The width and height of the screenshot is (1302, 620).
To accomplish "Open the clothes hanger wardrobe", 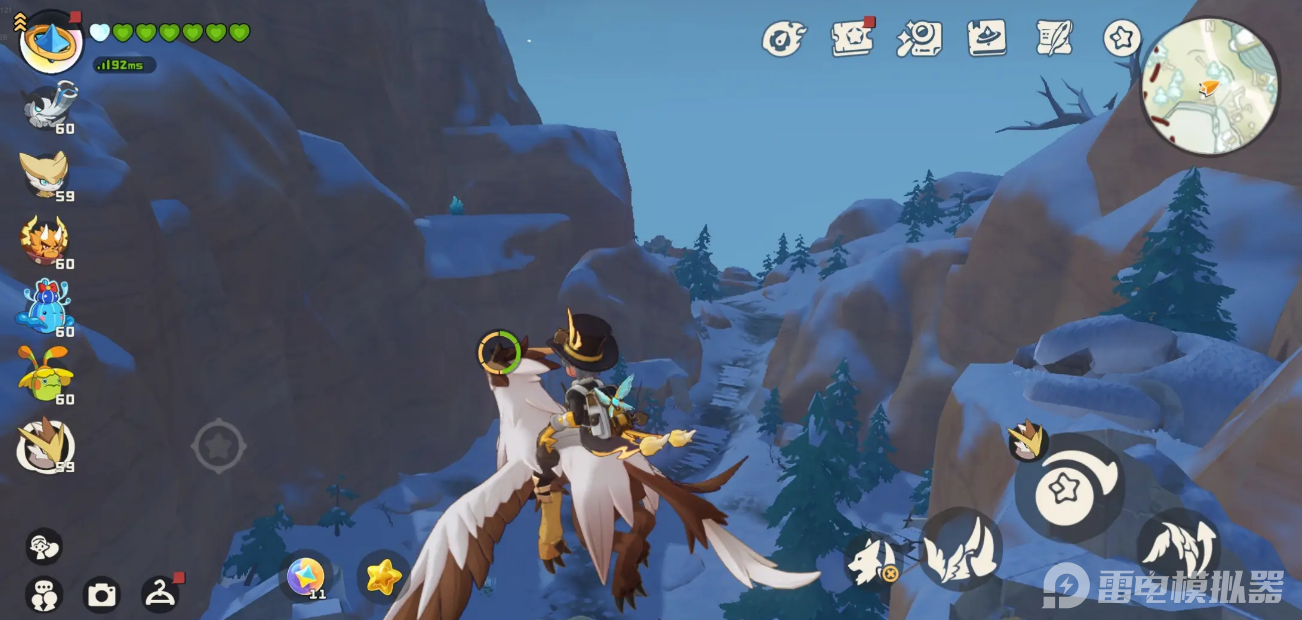I will pos(160,595).
